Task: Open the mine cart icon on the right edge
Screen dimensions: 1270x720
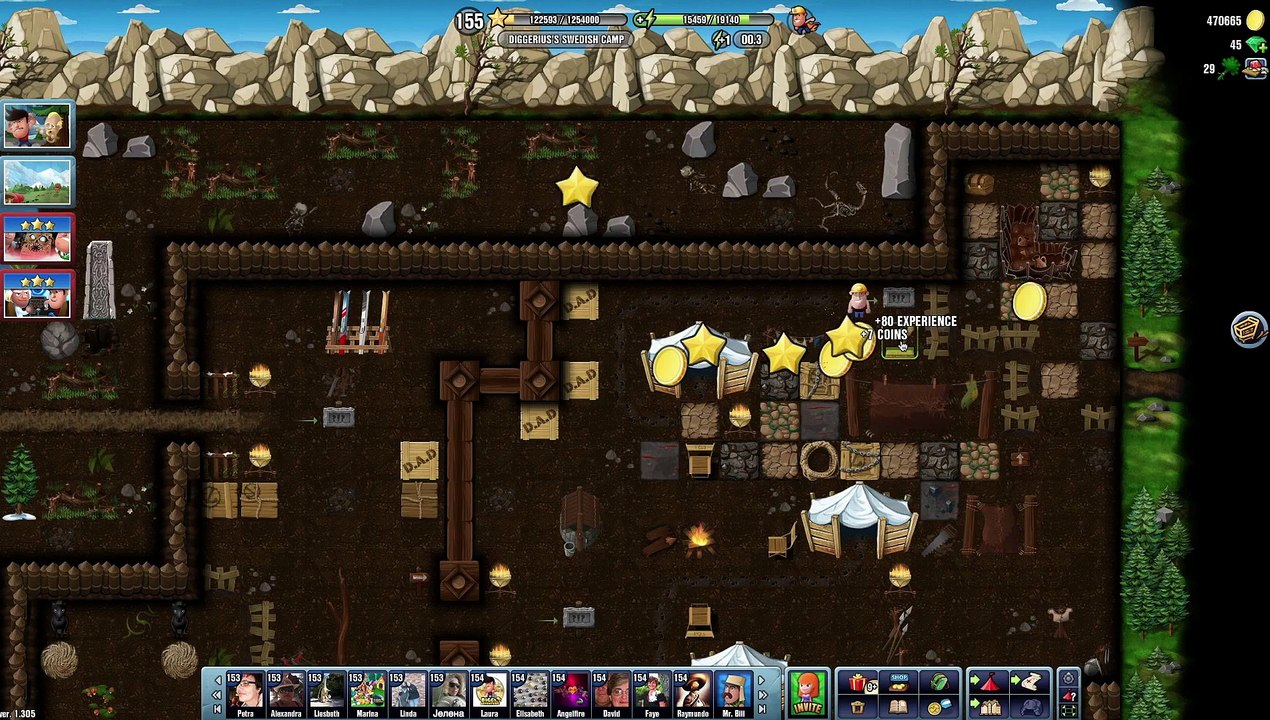Action: click(1248, 329)
